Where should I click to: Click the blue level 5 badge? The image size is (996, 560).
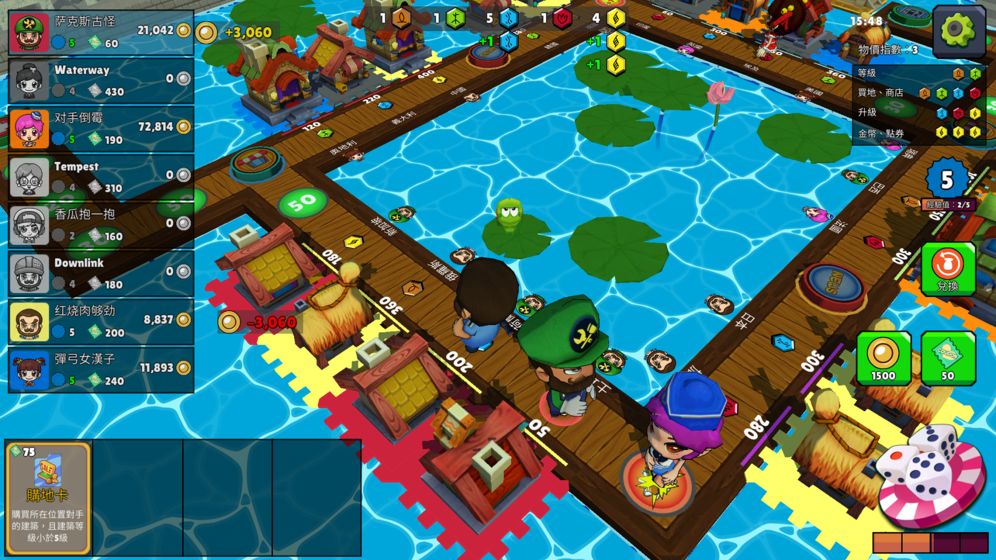click(x=946, y=180)
